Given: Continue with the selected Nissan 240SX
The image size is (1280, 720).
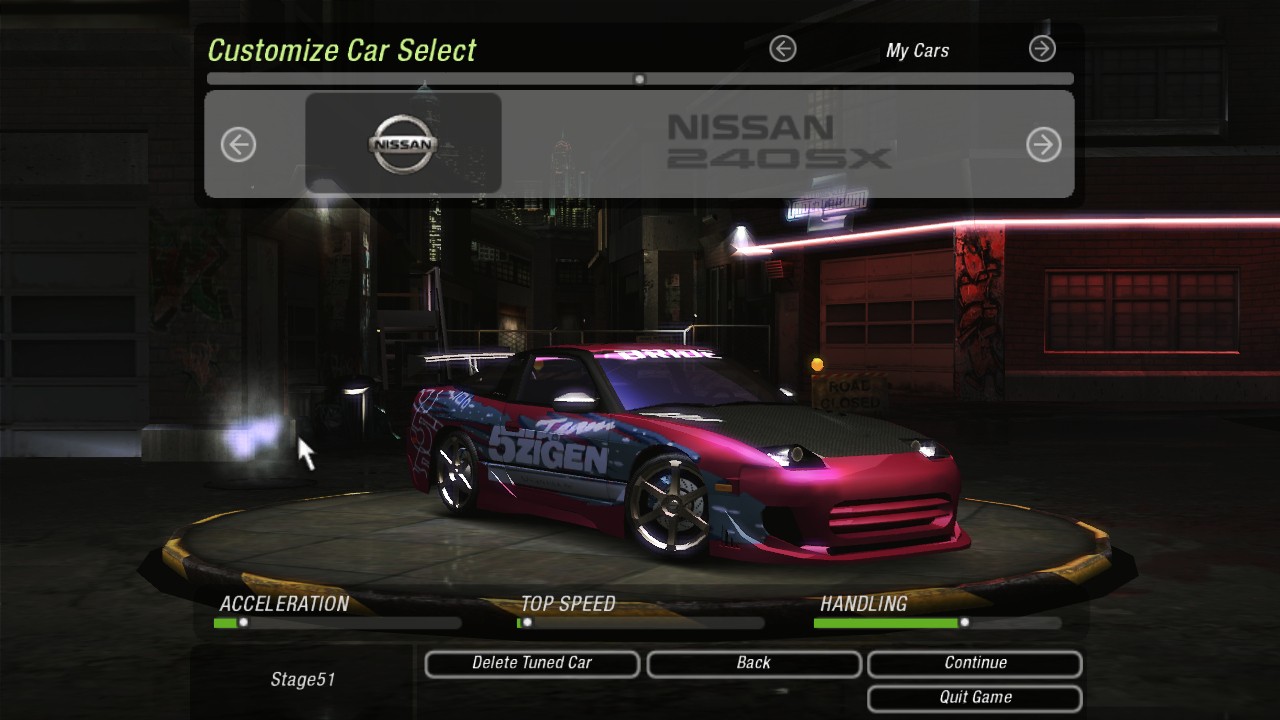Looking at the screenshot, I should coord(975,663).
